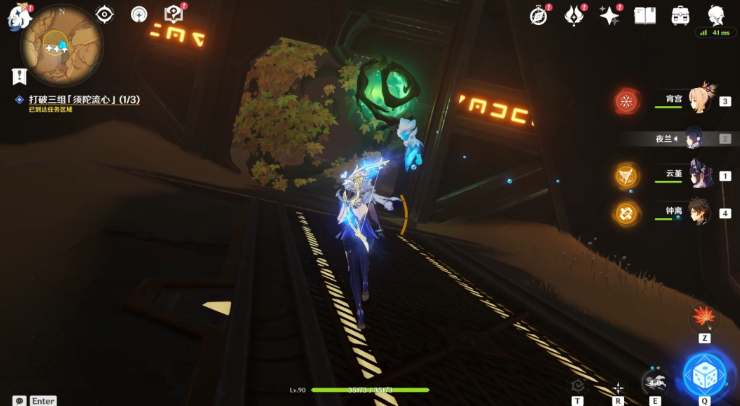Open the flame-shaped events icon
Image resolution: width=740 pixels, height=406 pixels.
point(575,15)
